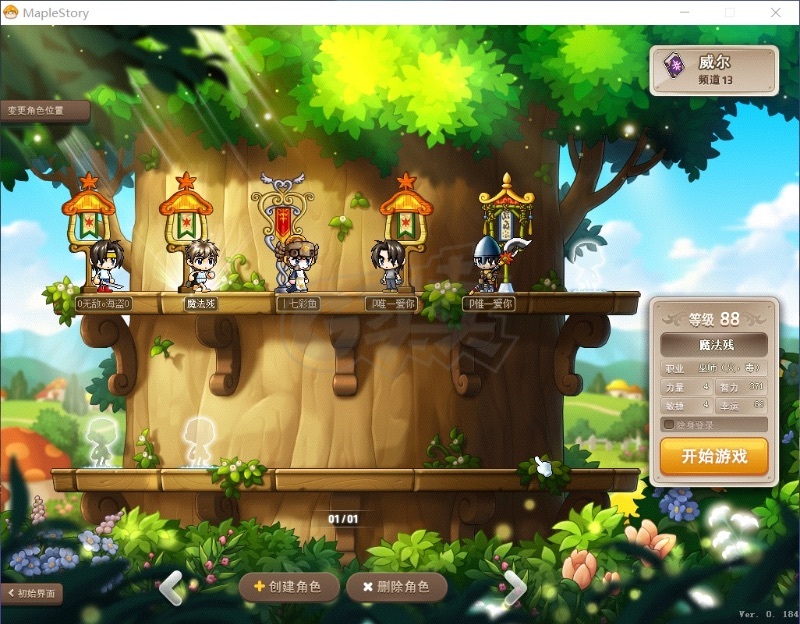Select character 魔法残
Screen dimensions: 800x624
point(202,267)
